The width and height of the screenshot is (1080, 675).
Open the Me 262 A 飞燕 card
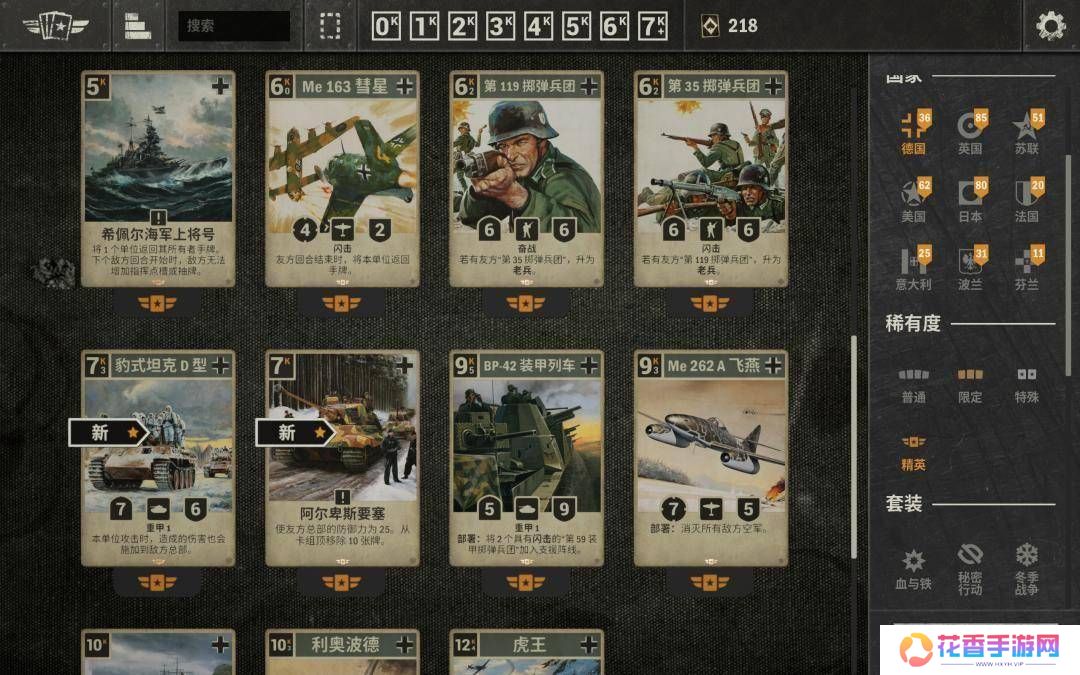tap(710, 458)
